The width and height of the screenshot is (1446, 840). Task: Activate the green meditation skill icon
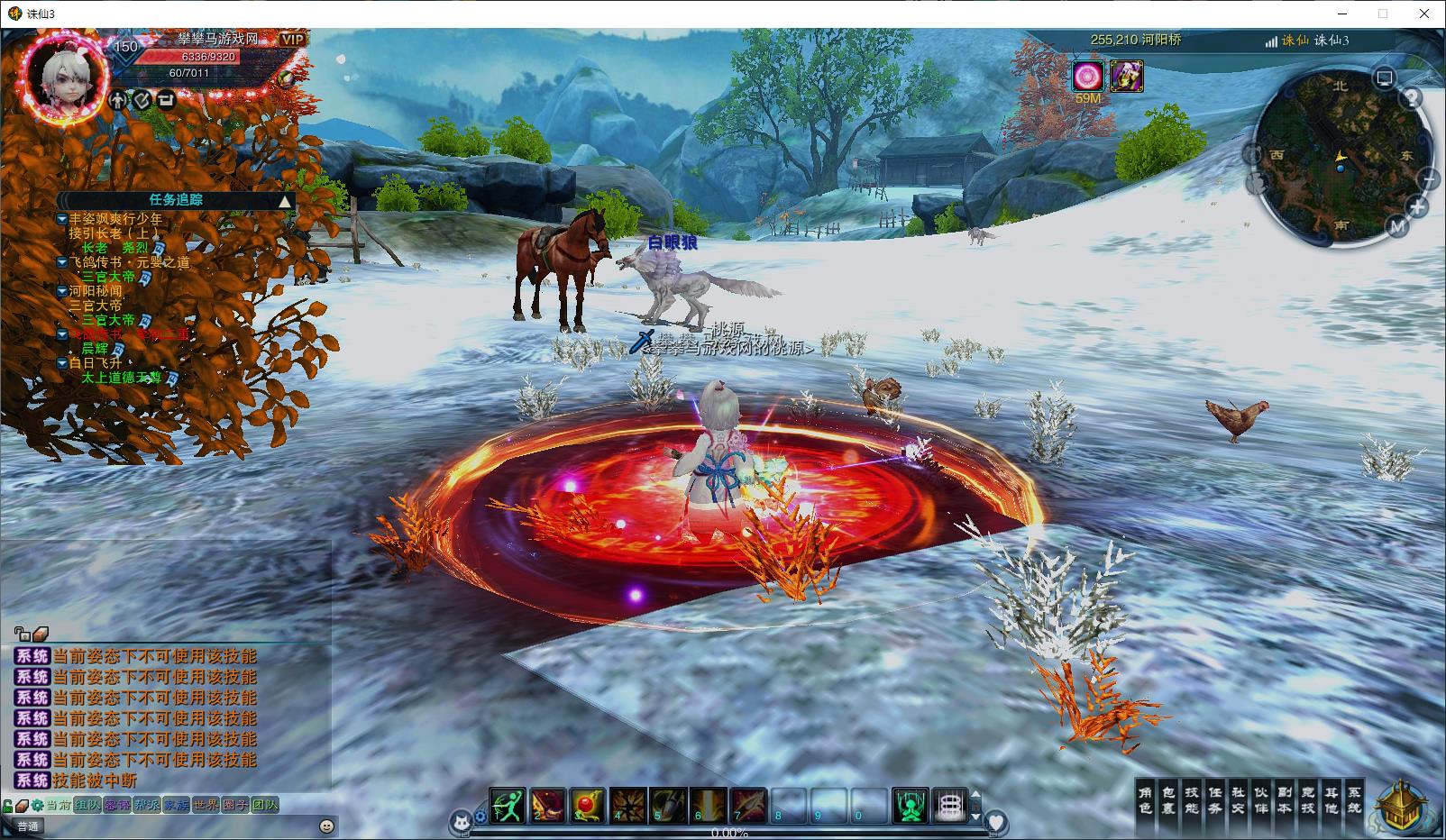coord(911,804)
